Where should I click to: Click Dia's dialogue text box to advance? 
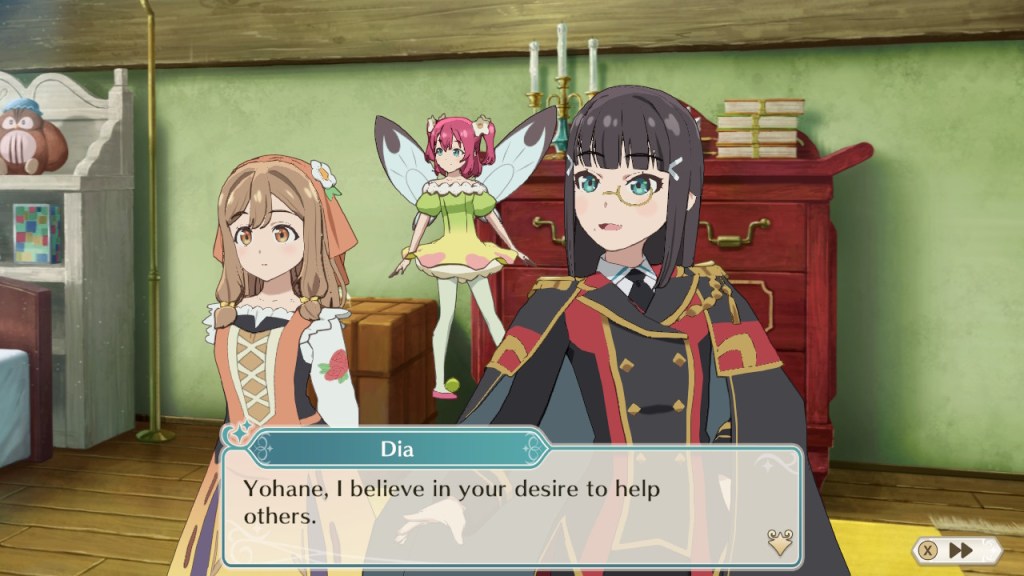511,504
